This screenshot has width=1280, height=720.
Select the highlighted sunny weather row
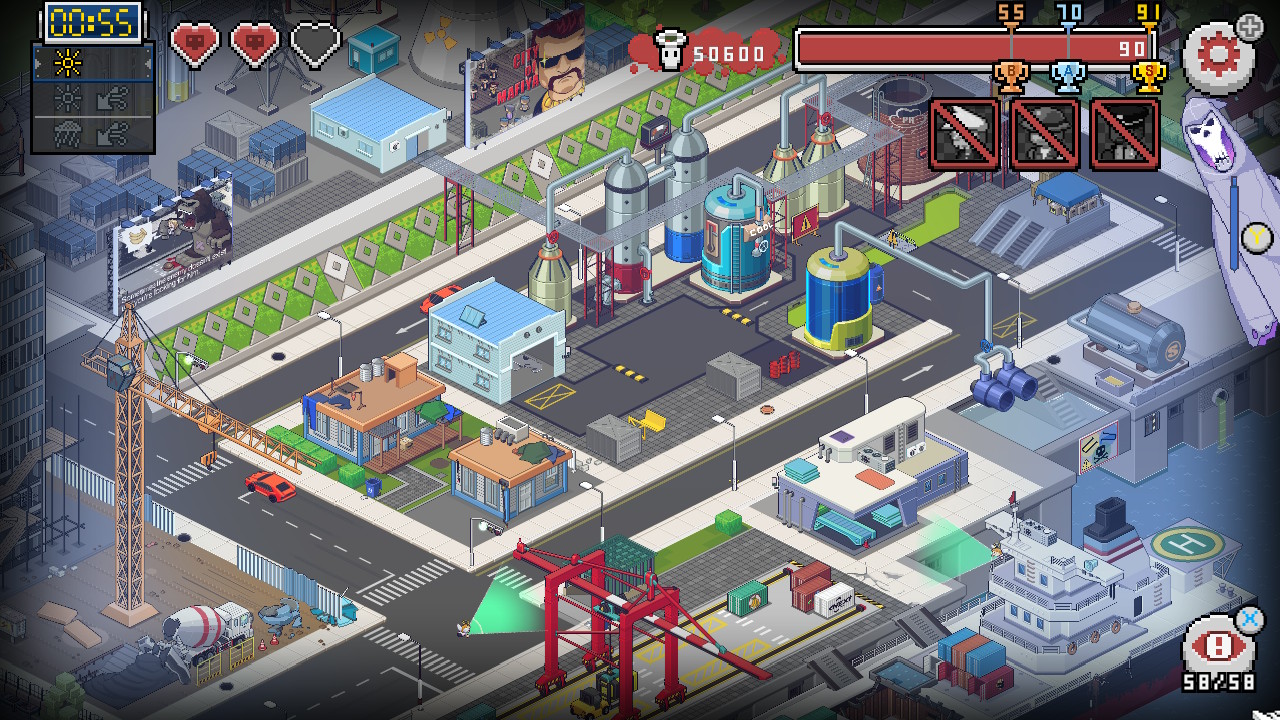[93, 64]
